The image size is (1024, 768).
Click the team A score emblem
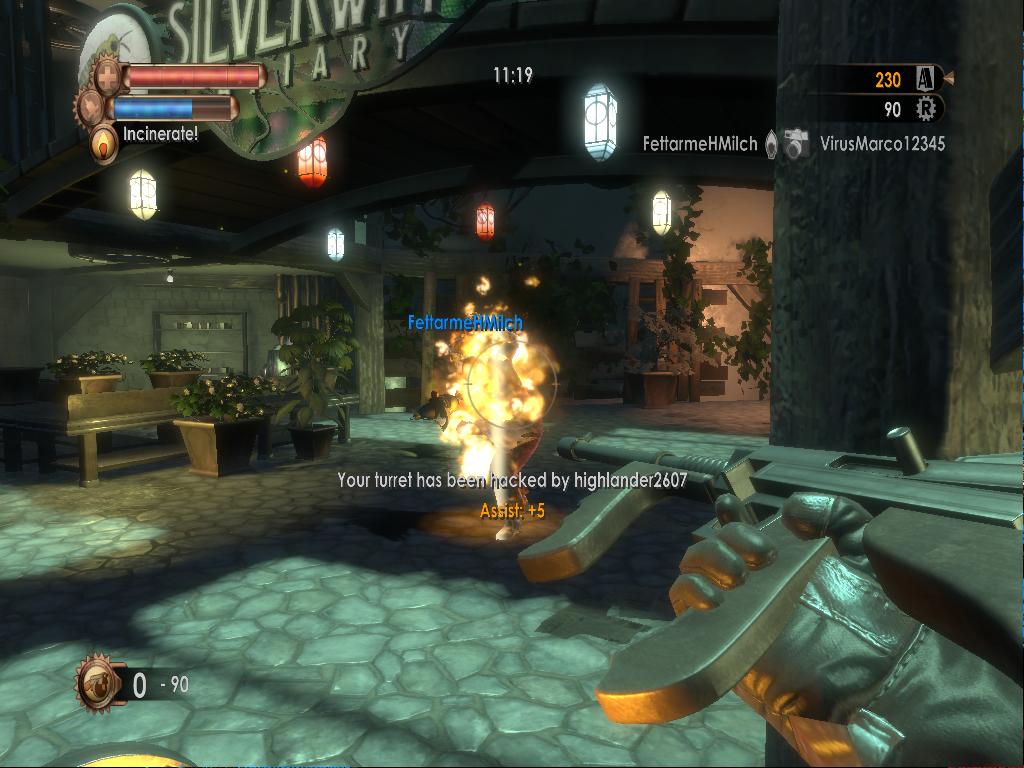(x=925, y=79)
